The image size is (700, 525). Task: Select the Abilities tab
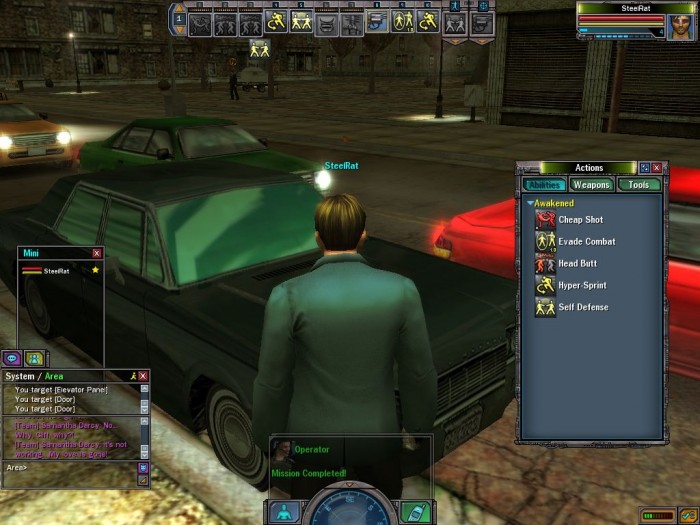544,185
